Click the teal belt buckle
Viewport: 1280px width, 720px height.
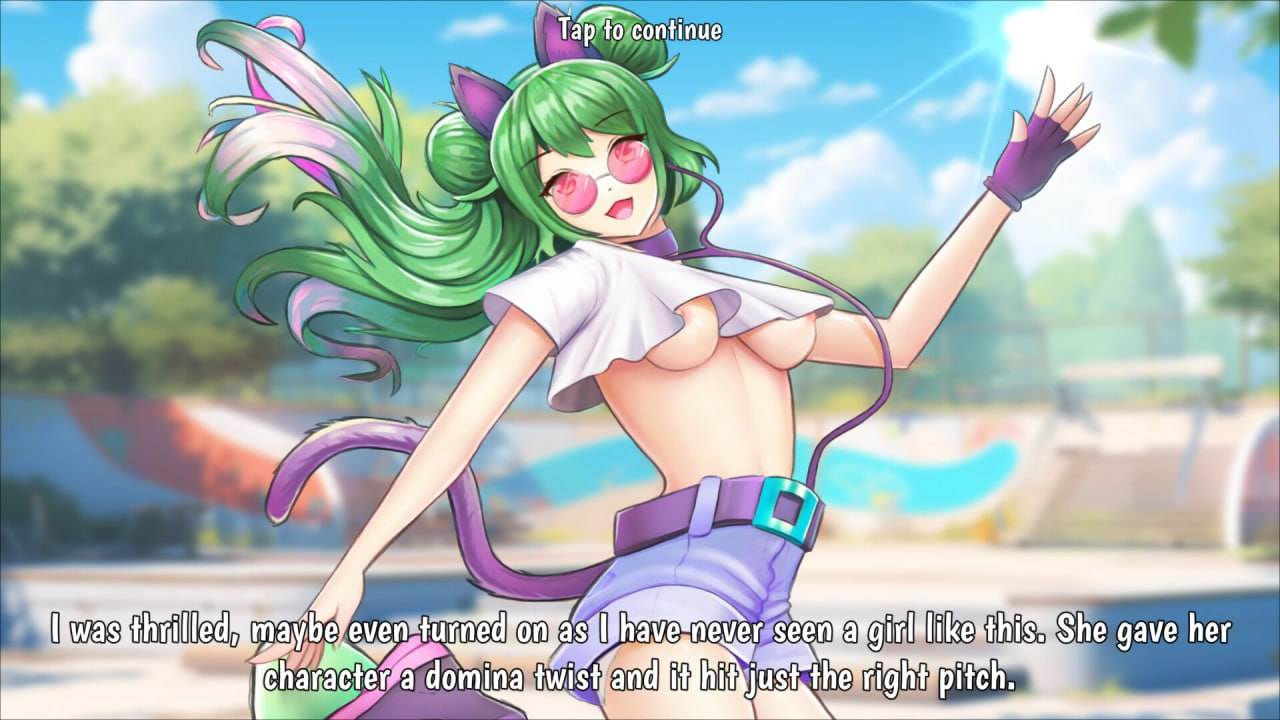point(786,507)
